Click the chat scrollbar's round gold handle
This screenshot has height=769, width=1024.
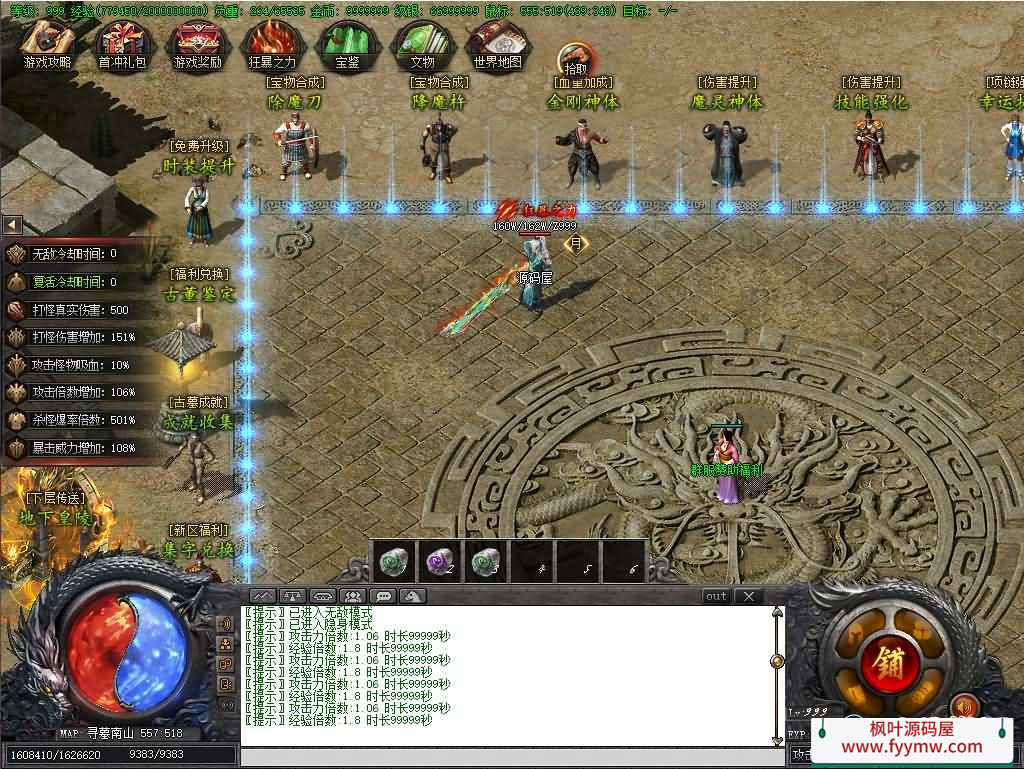click(777, 661)
